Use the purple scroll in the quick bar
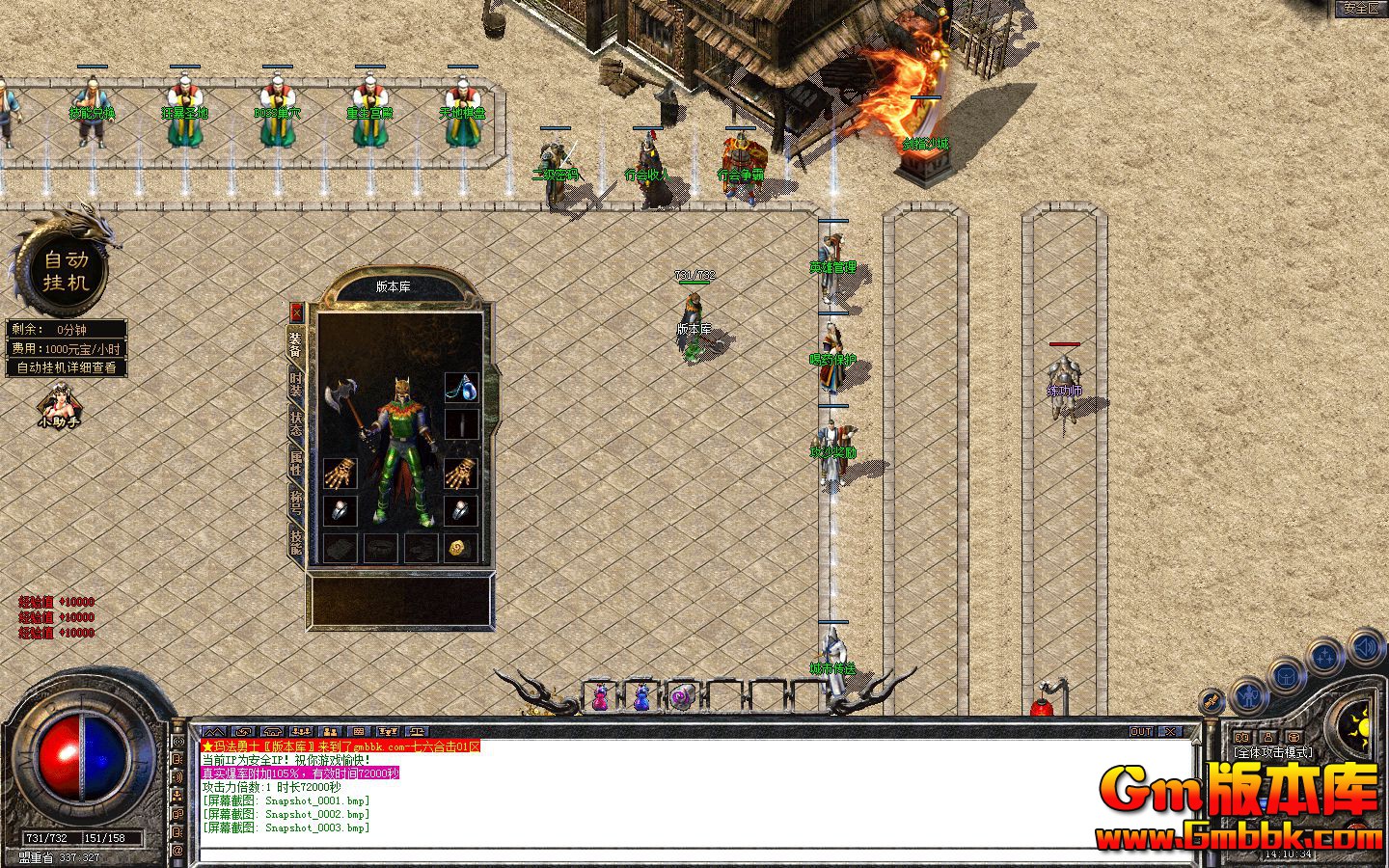1389x868 pixels. [x=681, y=696]
